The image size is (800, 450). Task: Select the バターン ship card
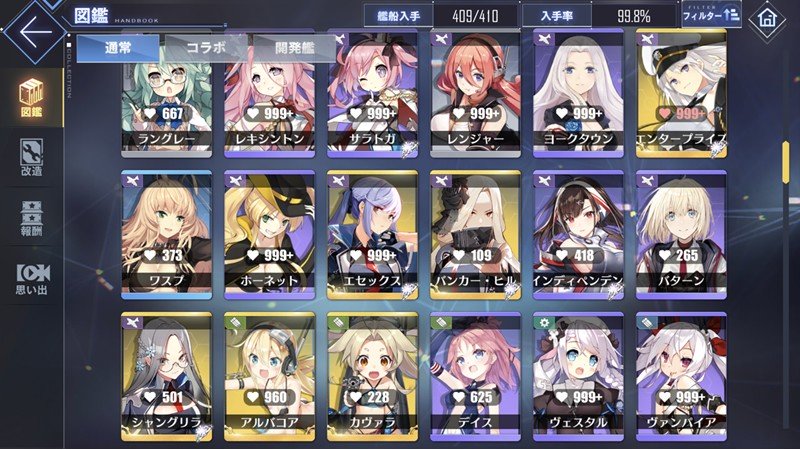pyautogui.click(x=680, y=237)
